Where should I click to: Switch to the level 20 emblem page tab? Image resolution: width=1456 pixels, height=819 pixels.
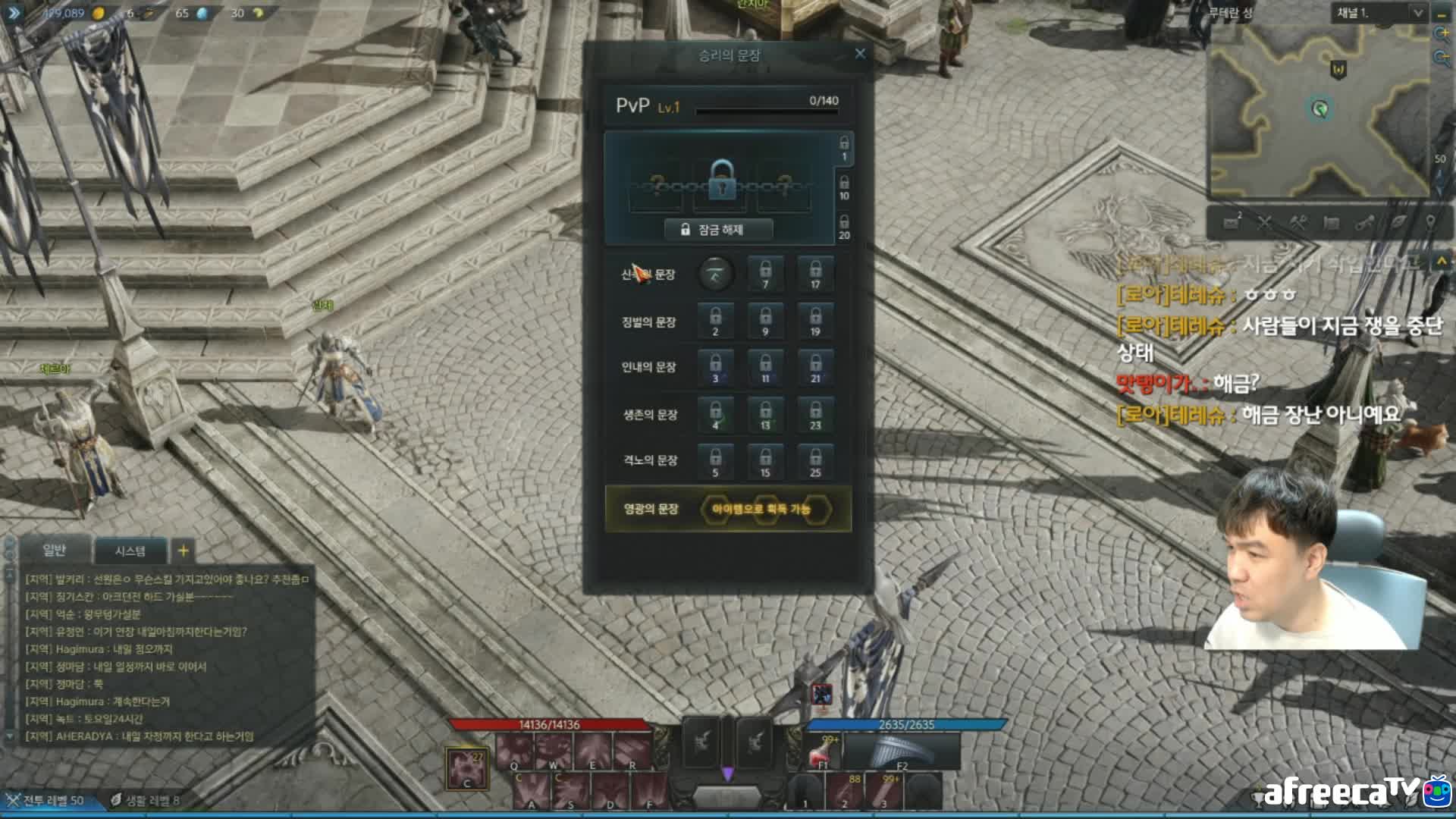tap(844, 227)
